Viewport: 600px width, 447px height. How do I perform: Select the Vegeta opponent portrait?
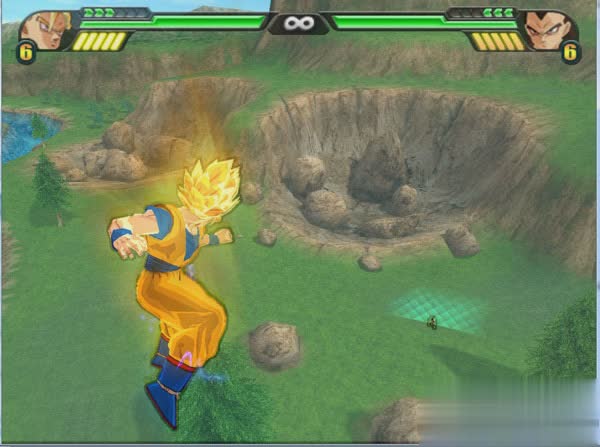point(549,28)
